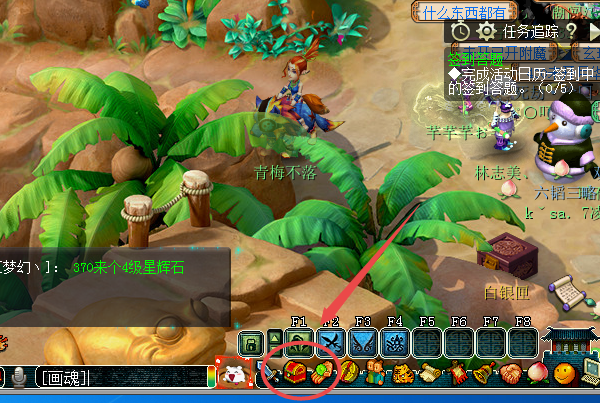Open the yellow smiley face icon
The image size is (600, 403).
(x=563, y=377)
